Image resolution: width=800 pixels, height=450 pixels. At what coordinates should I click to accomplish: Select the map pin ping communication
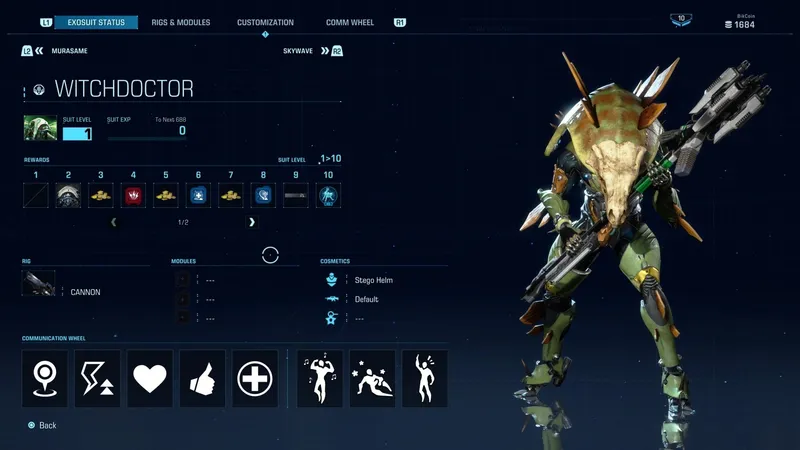pos(45,378)
